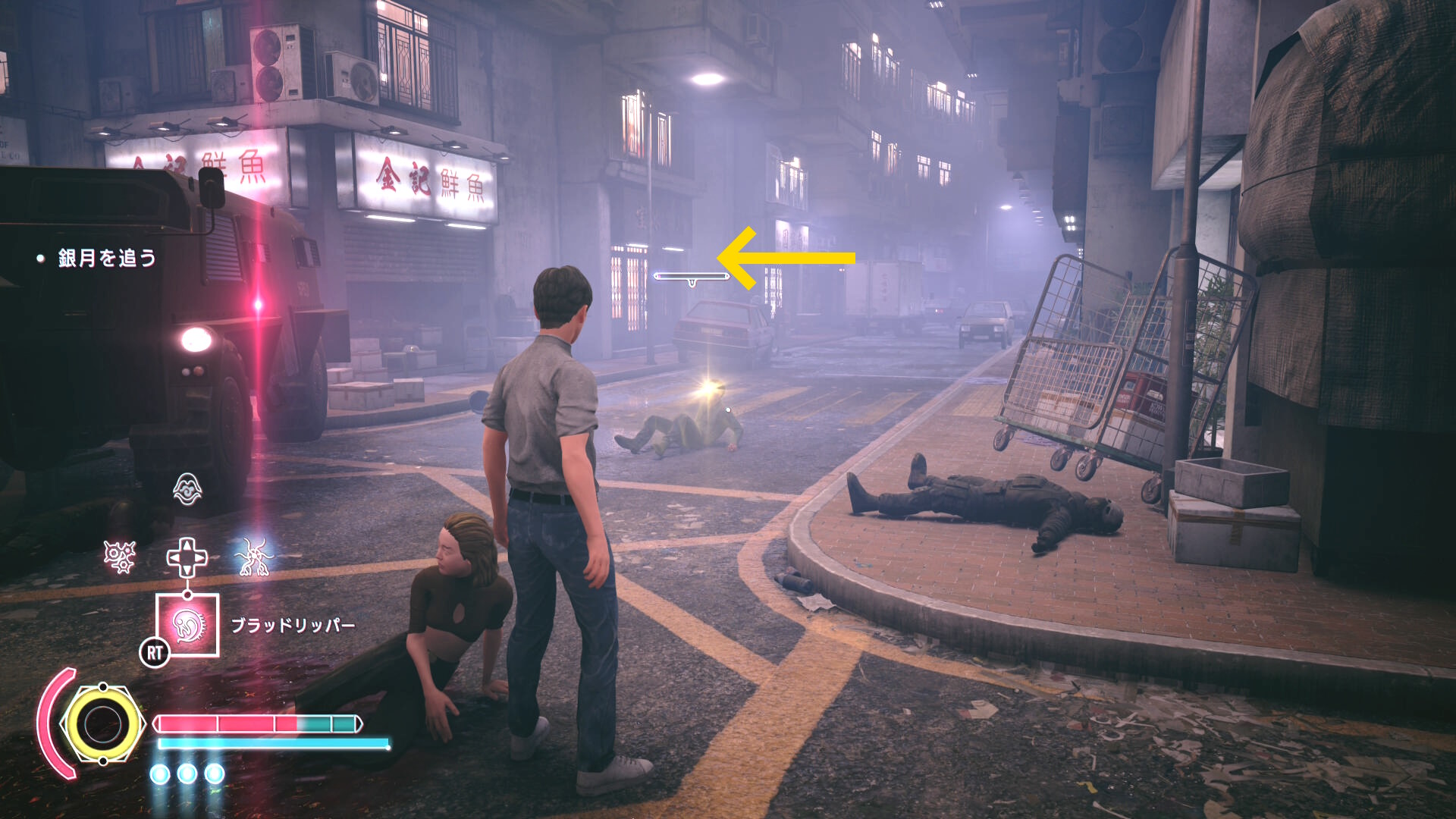Image resolution: width=1456 pixels, height=819 pixels.
Task: Open the 銀月を追う objective tracker
Action: [106, 259]
